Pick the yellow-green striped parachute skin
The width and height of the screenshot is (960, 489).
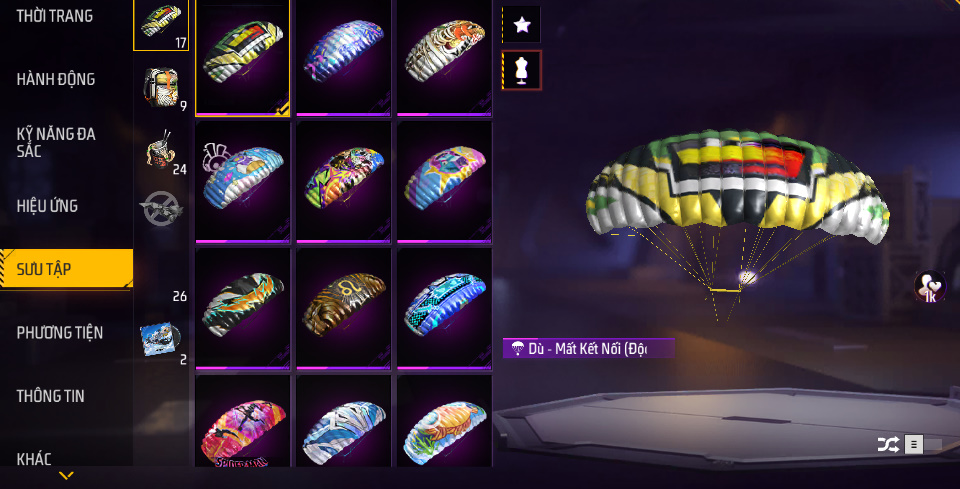click(x=242, y=56)
